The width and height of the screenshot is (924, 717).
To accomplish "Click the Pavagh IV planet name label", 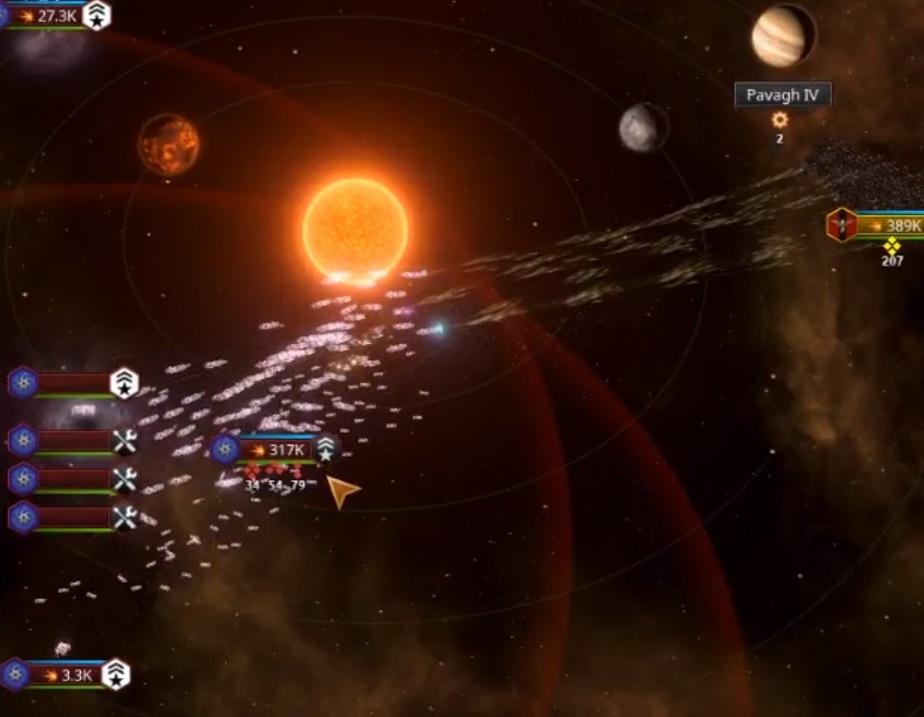I will (782, 96).
